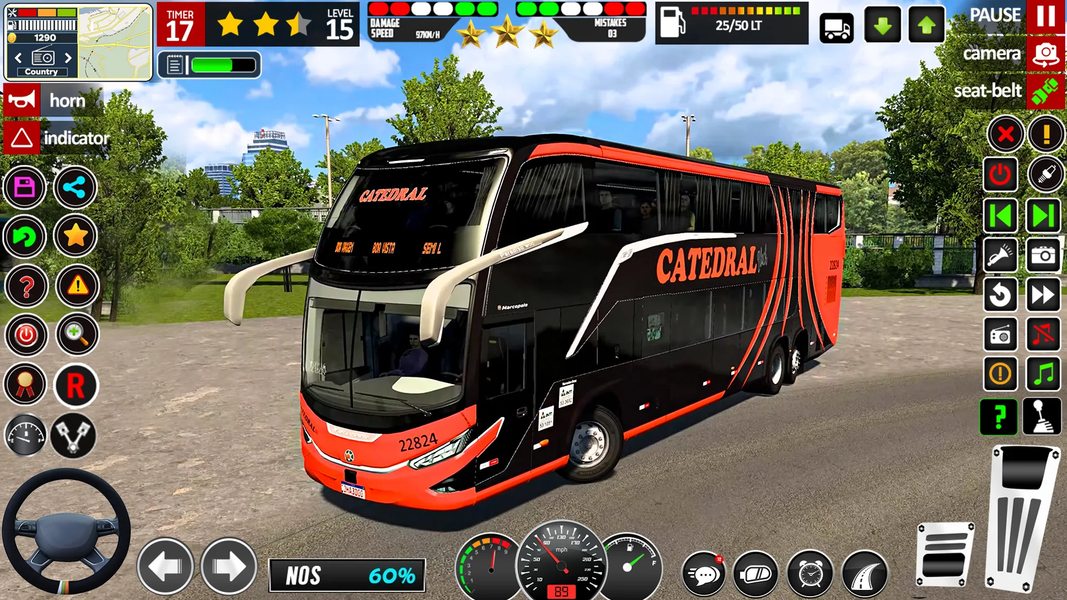Toggle the green music note
1067x600 pixels.
[x=1043, y=374]
